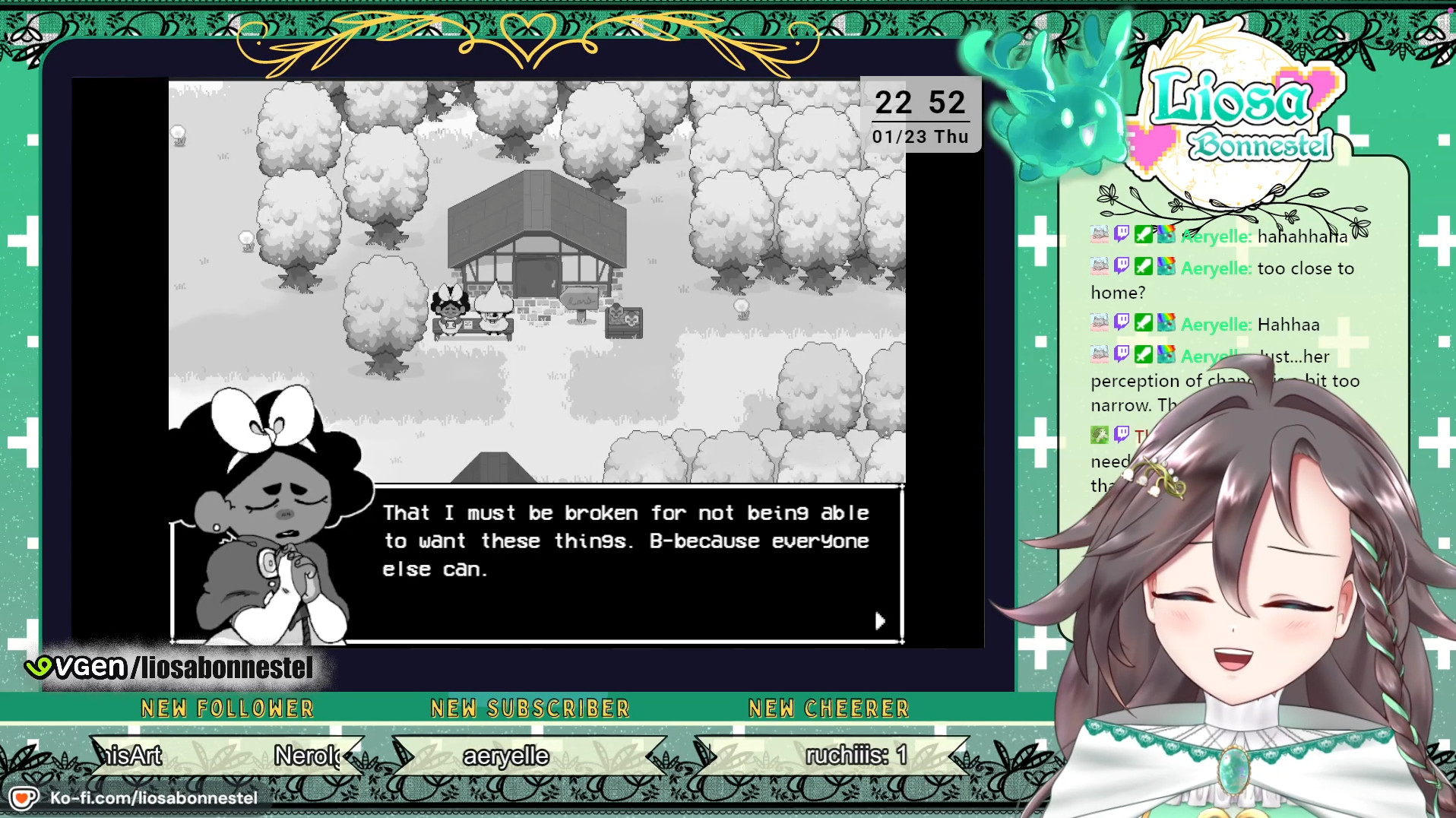Advance dialogue with the white arrow

[879, 621]
